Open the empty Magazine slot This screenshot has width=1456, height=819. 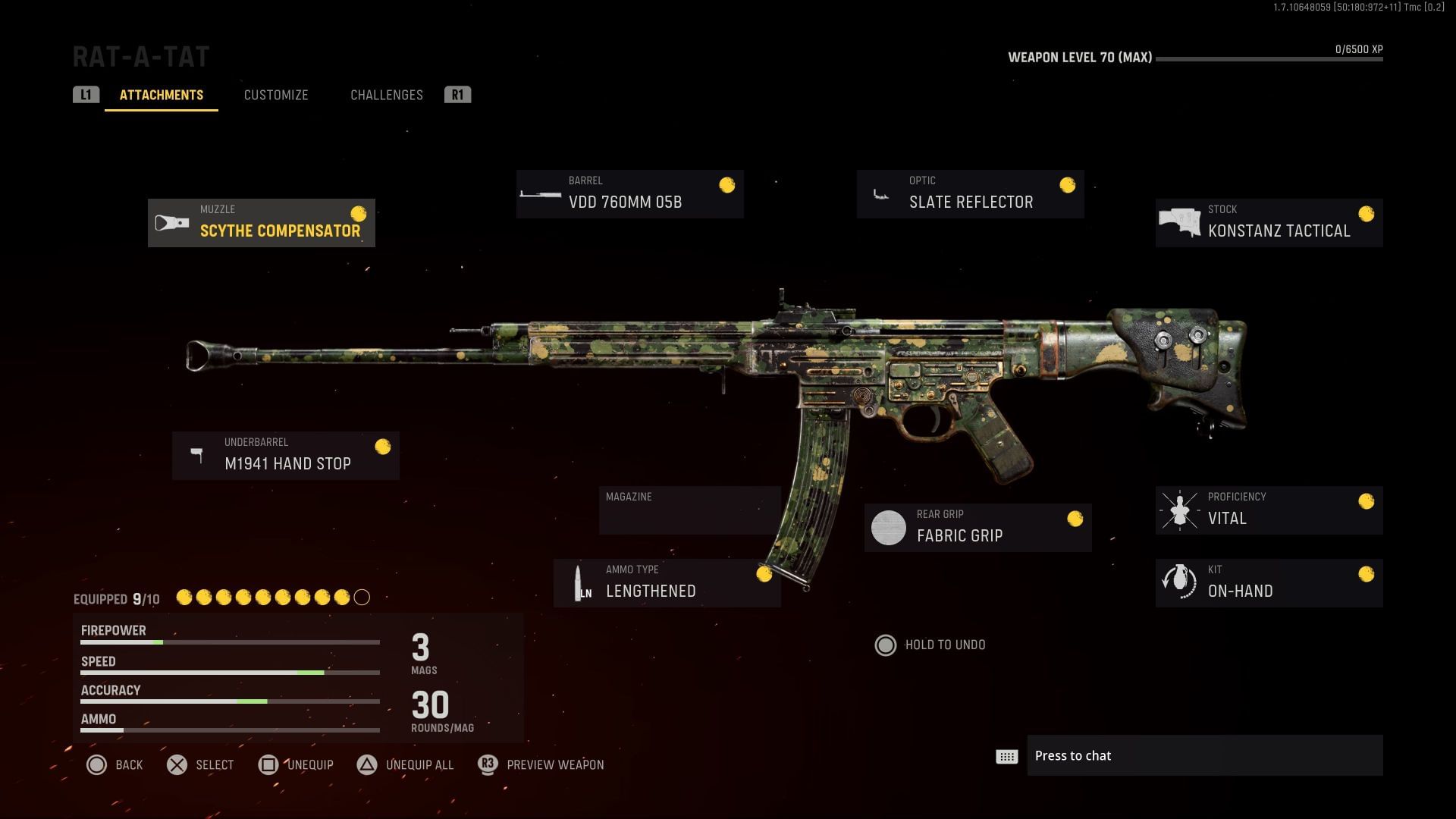(689, 510)
